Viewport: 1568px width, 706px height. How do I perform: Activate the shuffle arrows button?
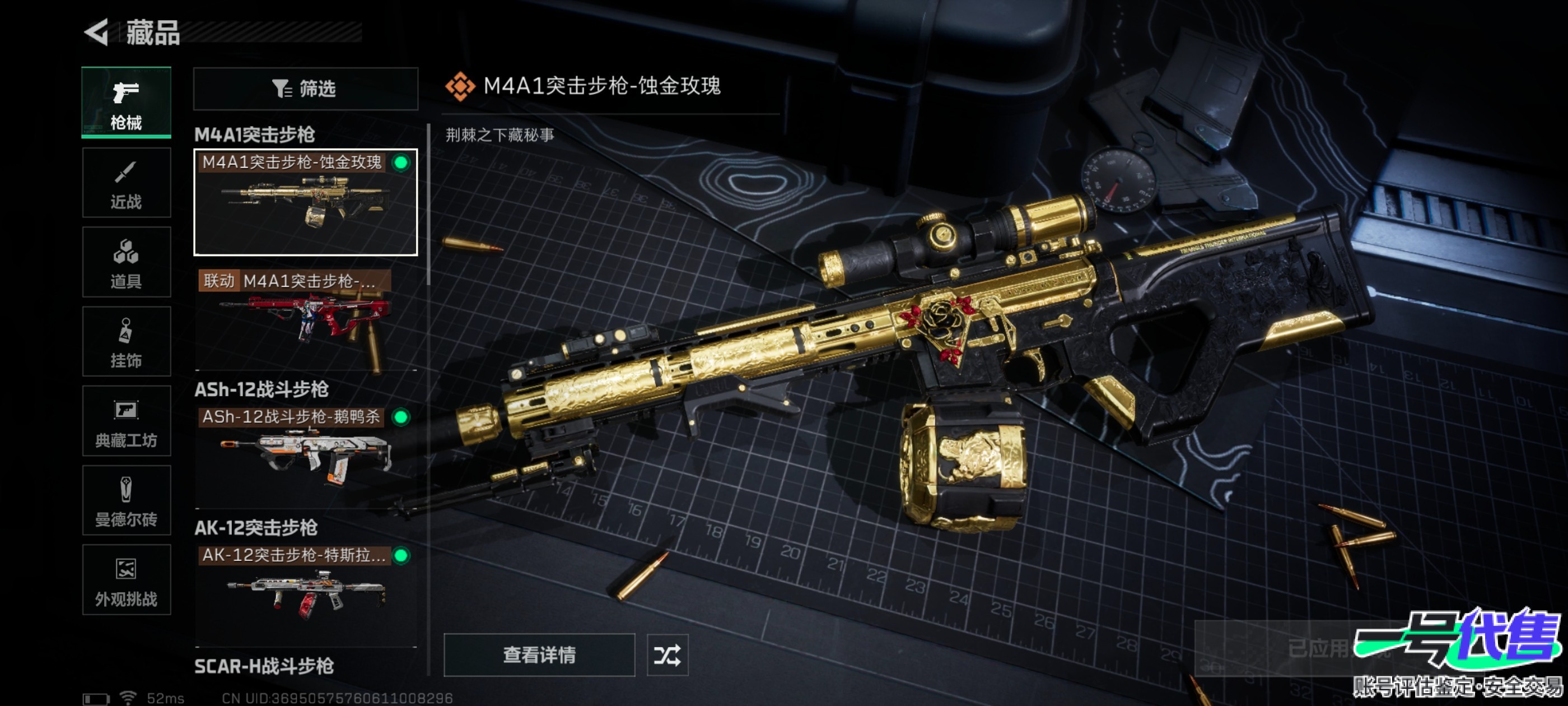point(667,655)
